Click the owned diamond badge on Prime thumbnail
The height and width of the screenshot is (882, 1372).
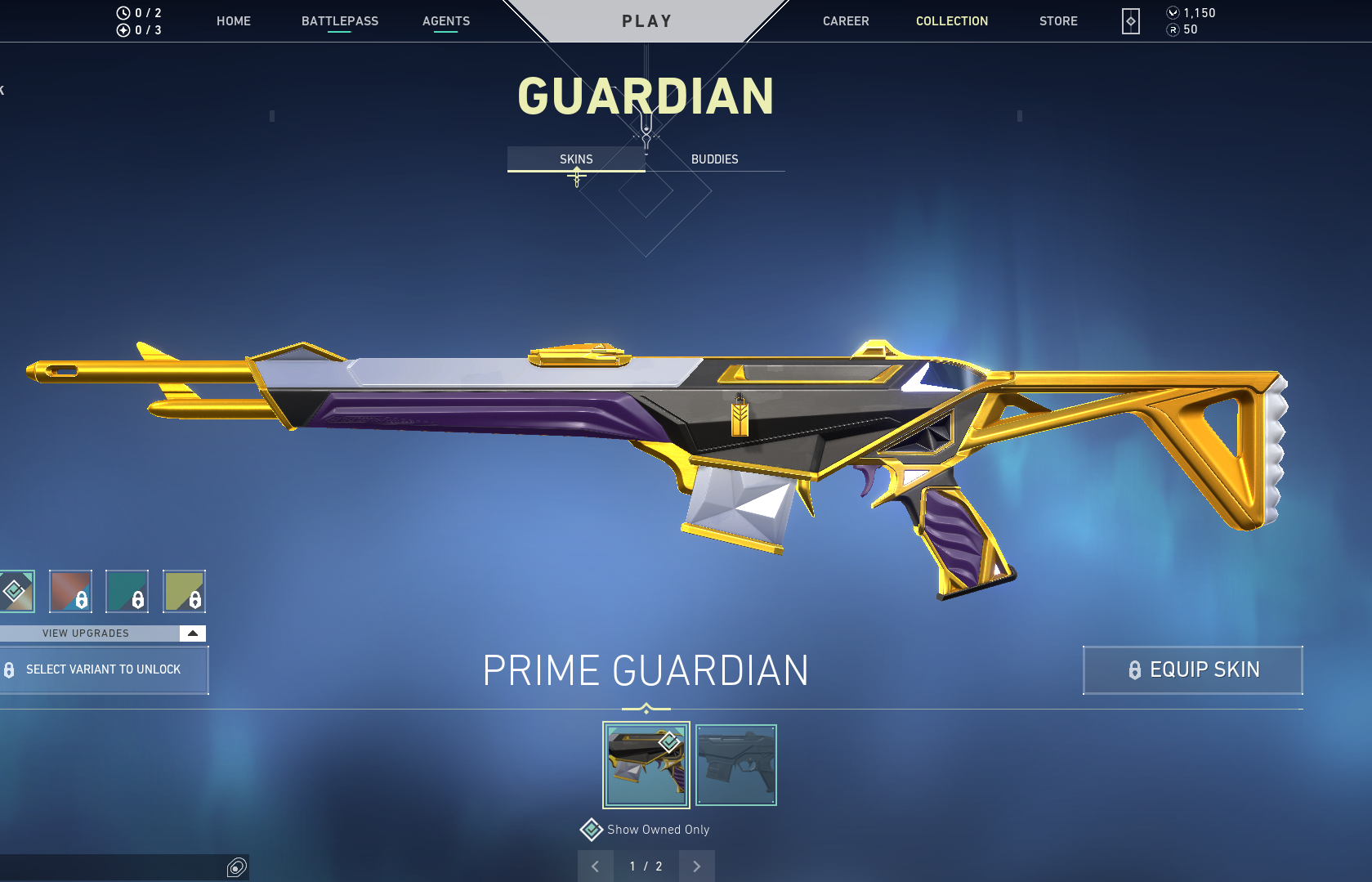(670, 742)
